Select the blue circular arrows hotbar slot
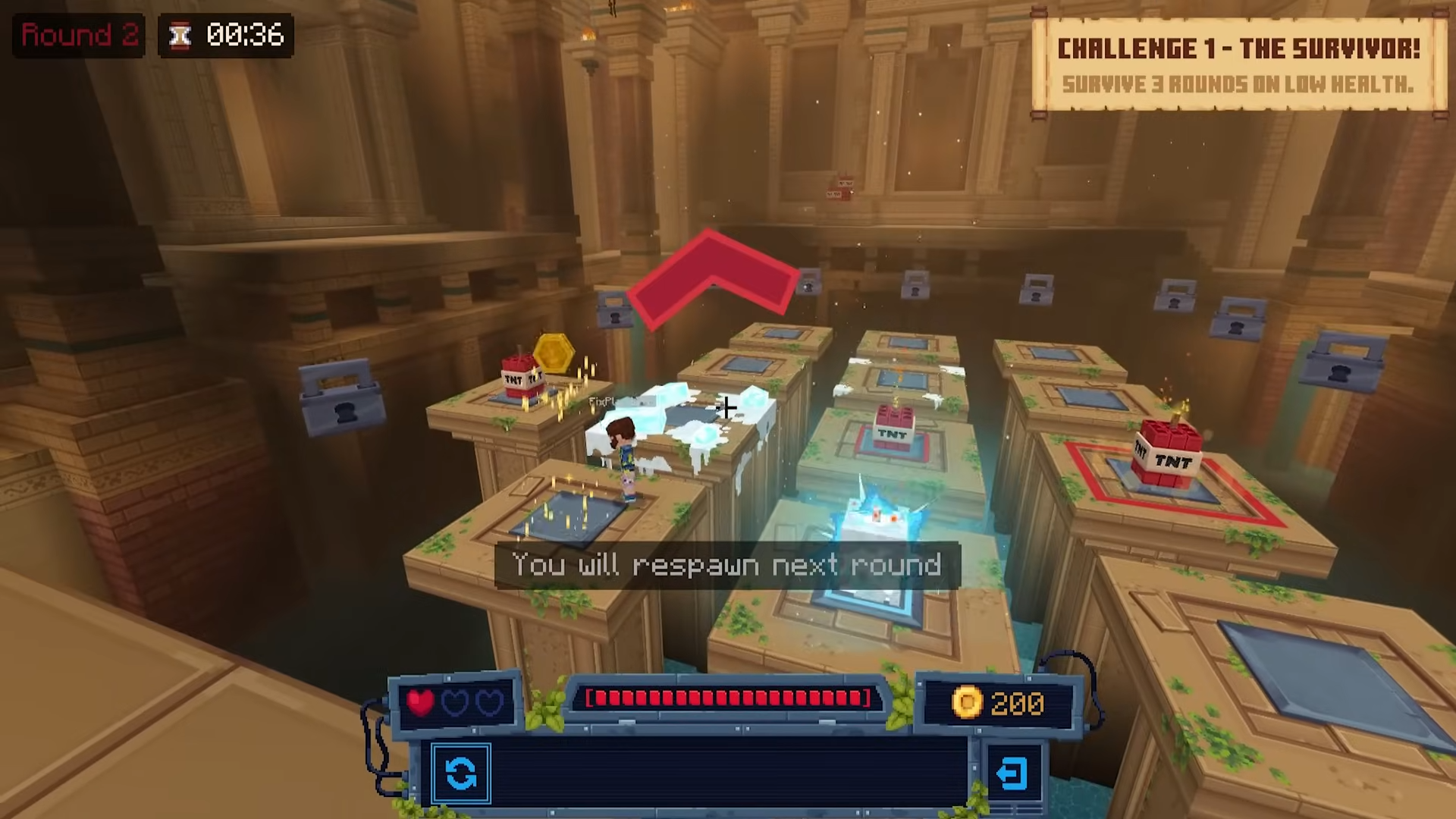 tap(461, 773)
